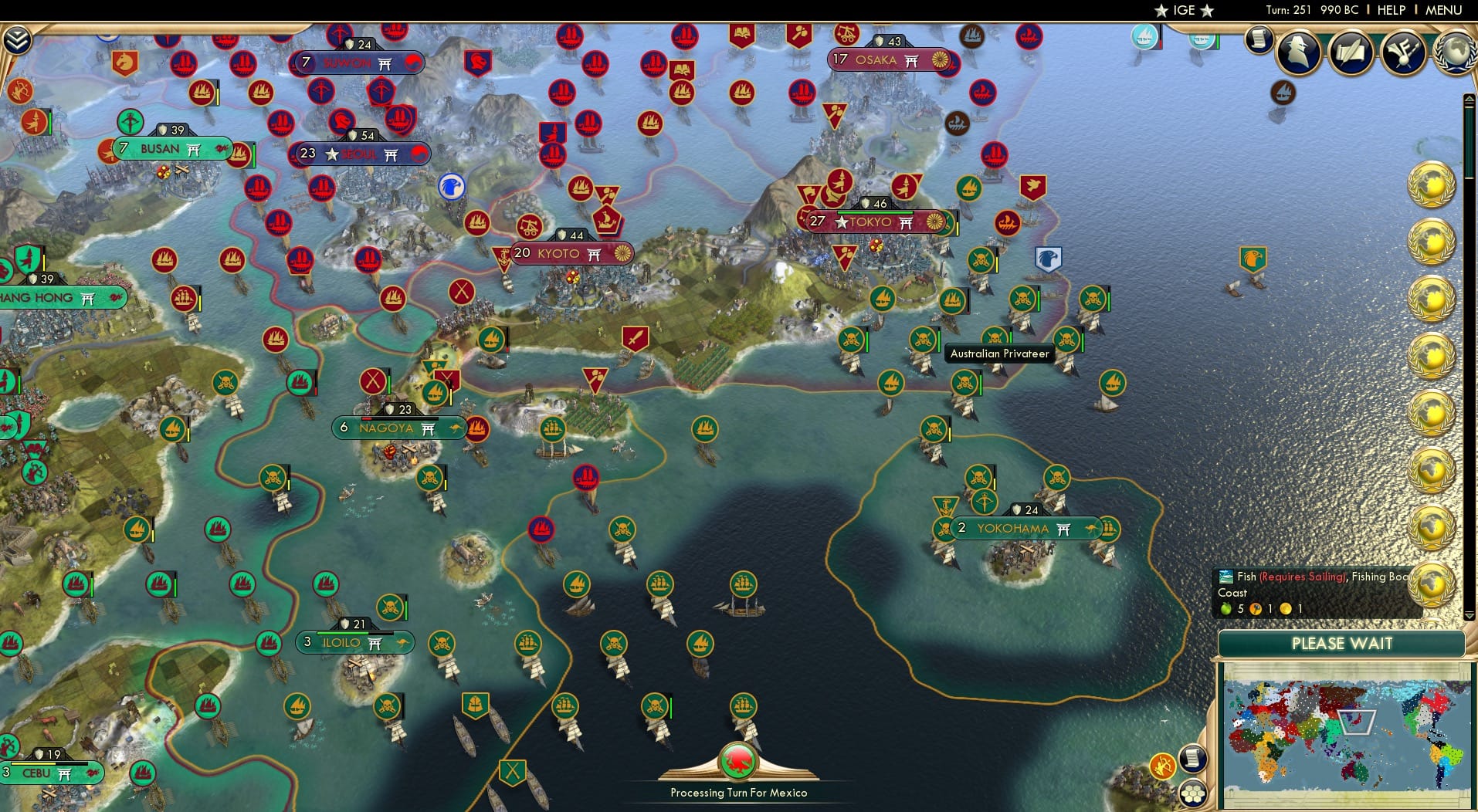Open the Culture overview icon
The image size is (1478, 812).
click(1402, 52)
